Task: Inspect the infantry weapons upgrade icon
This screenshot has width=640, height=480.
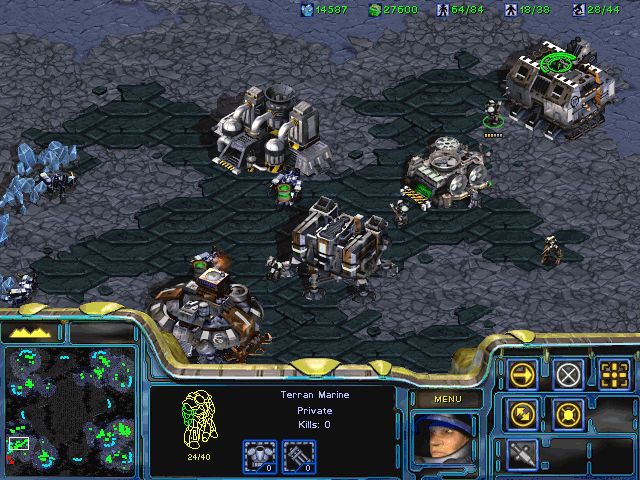Action: 297,456
